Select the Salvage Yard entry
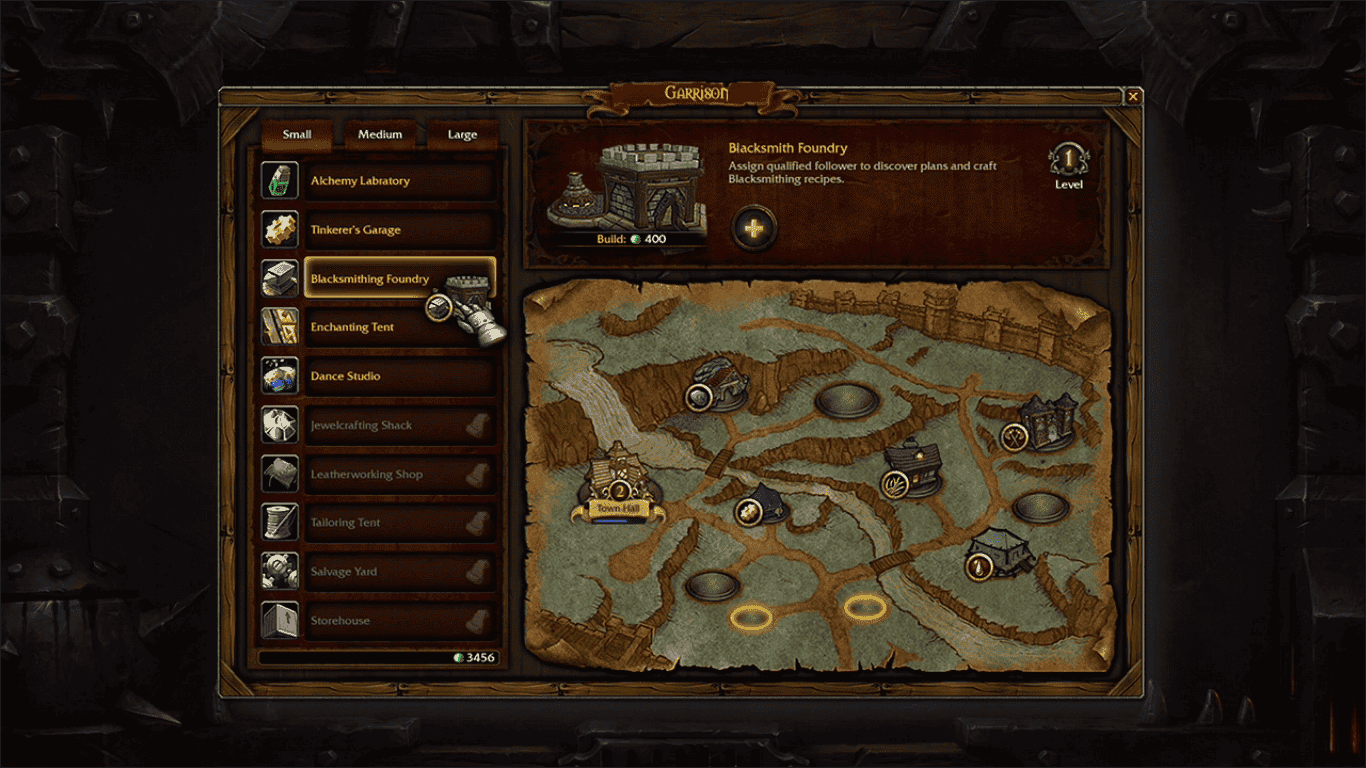Screen dimensions: 1366x768 [400, 572]
